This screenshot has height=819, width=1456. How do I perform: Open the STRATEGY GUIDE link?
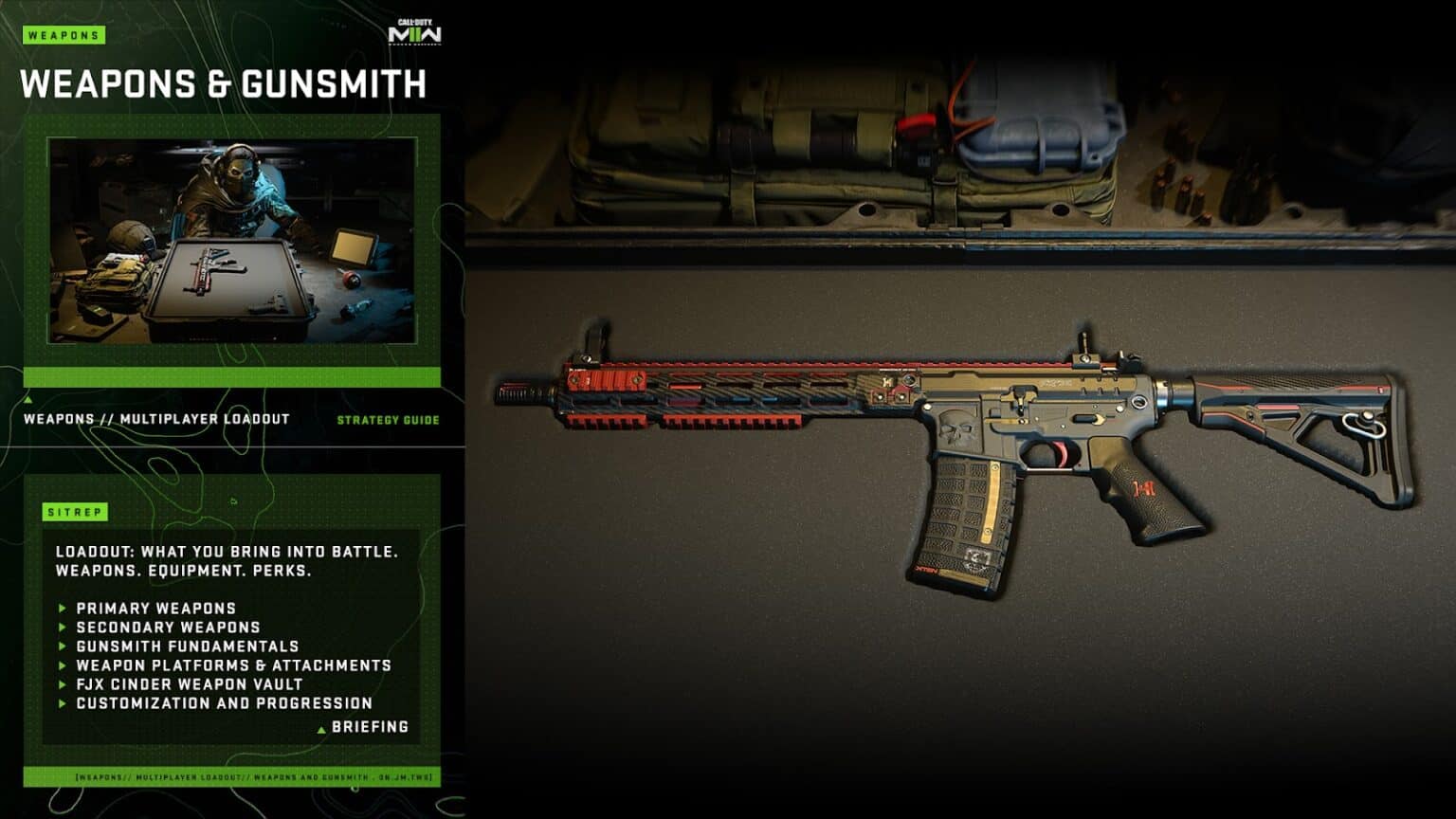tap(389, 418)
